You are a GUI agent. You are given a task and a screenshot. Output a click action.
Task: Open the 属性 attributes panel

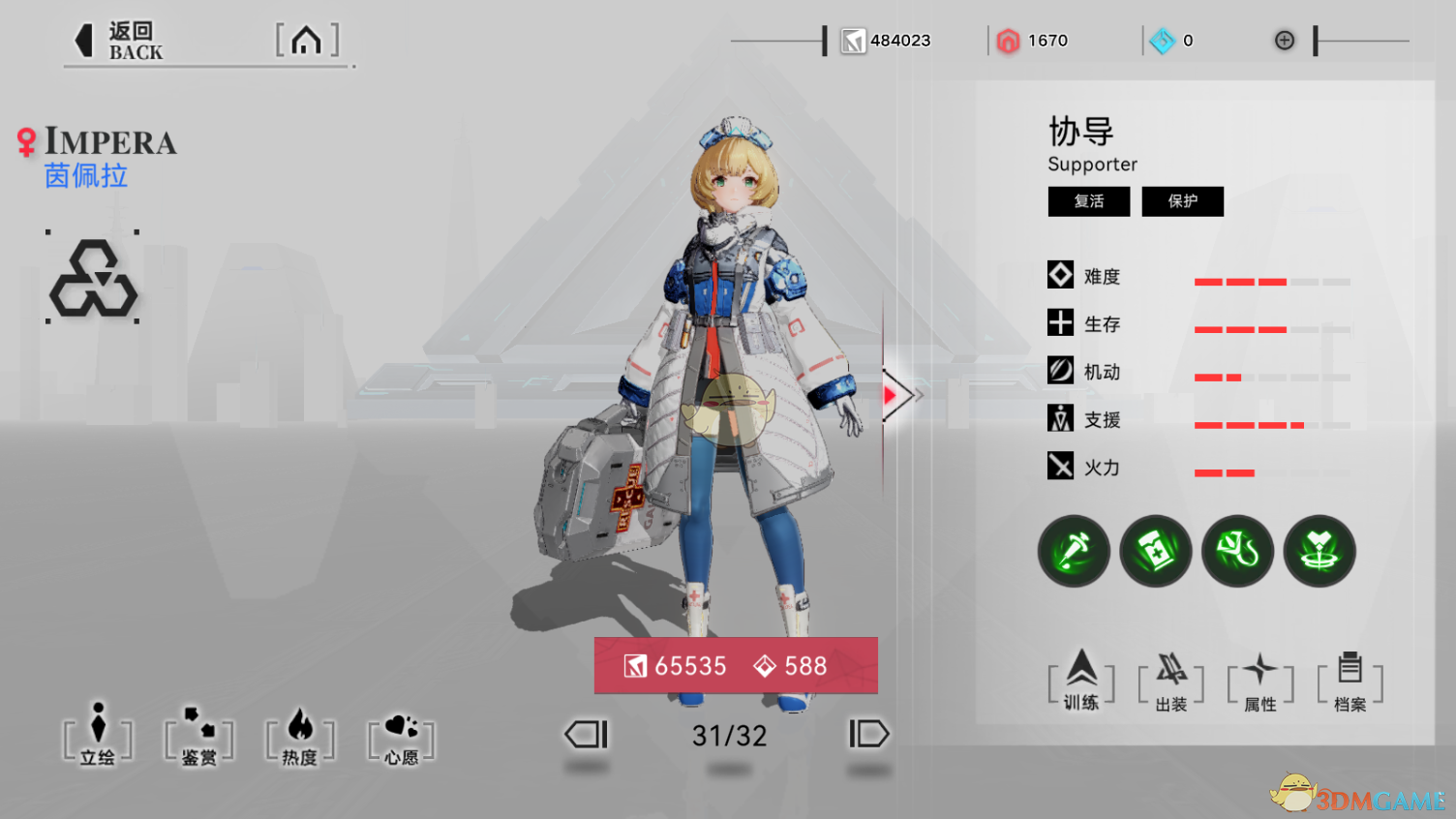pyautogui.click(x=1260, y=682)
